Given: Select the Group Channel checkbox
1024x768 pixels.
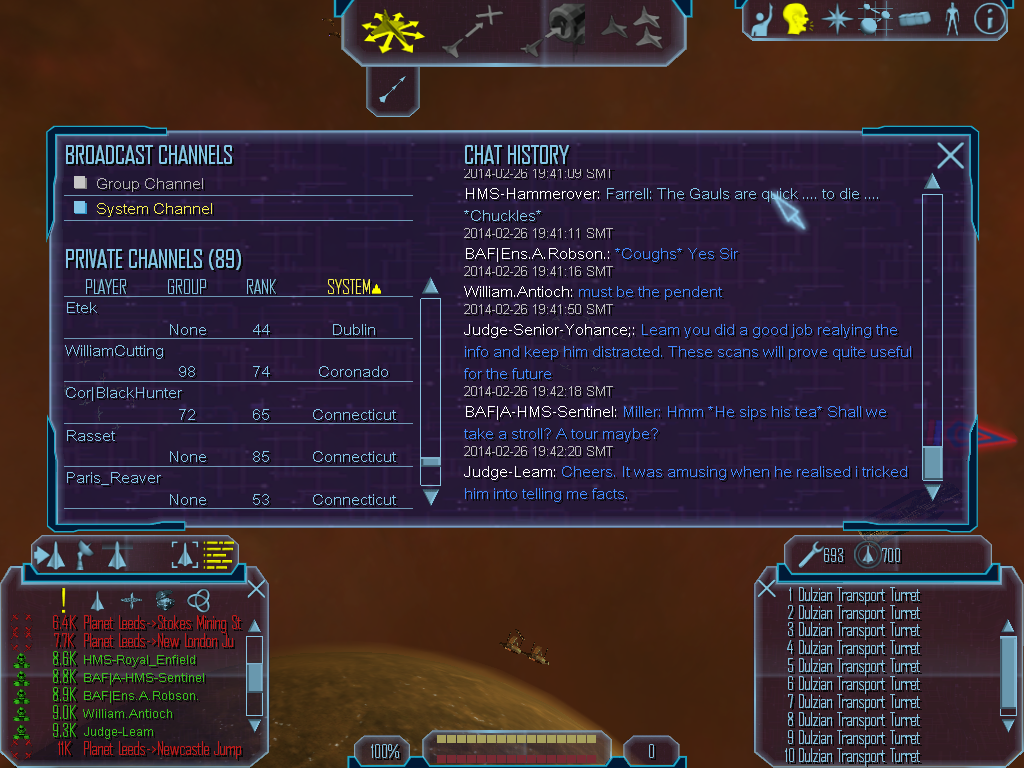Looking at the screenshot, I should pos(81,183).
